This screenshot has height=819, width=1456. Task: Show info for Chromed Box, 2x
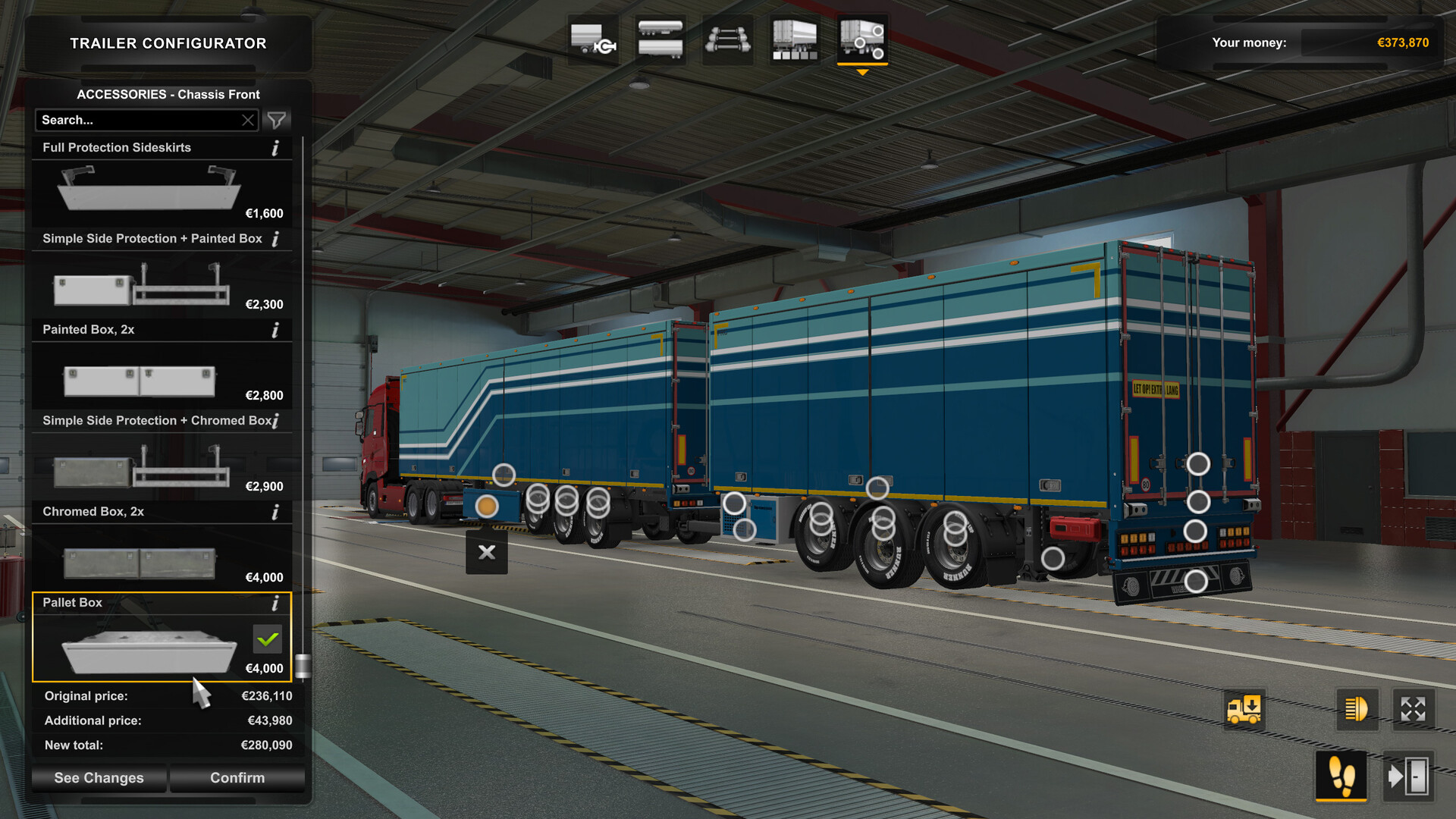(x=275, y=512)
